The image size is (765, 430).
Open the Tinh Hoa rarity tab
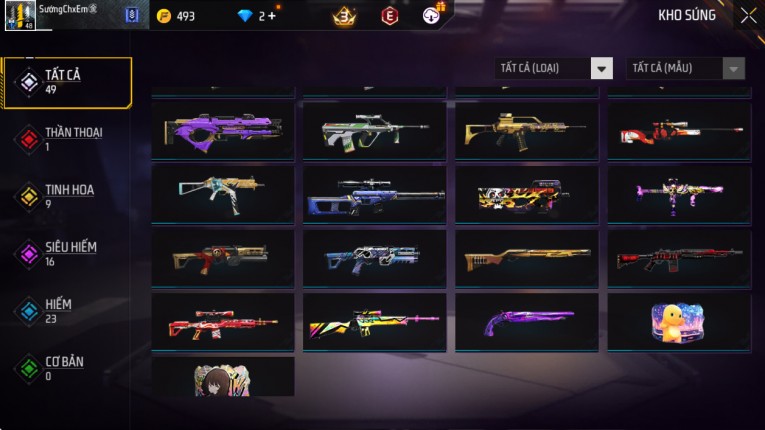click(x=67, y=196)
